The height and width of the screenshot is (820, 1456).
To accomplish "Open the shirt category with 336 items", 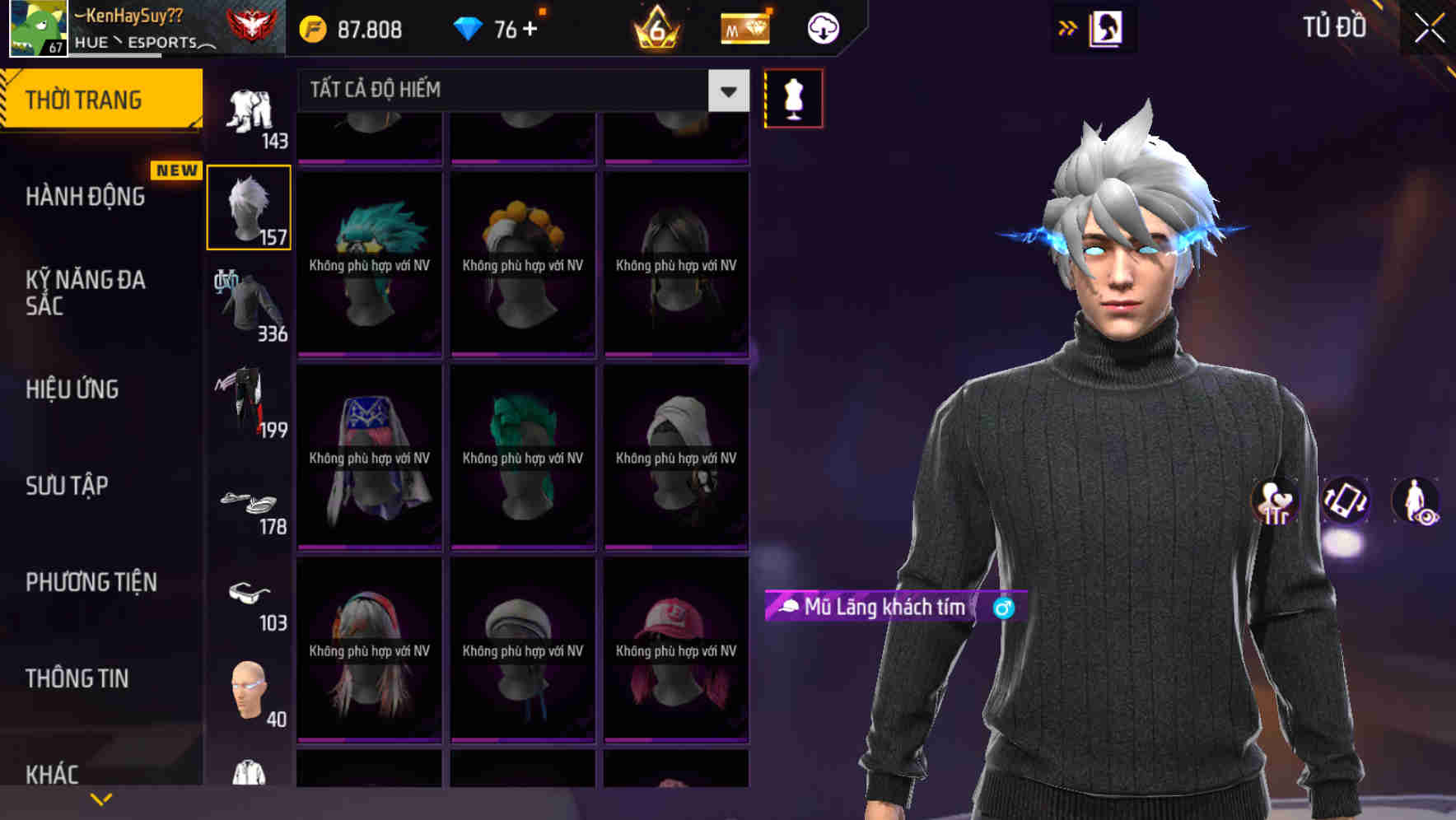I will coord(248,305).
